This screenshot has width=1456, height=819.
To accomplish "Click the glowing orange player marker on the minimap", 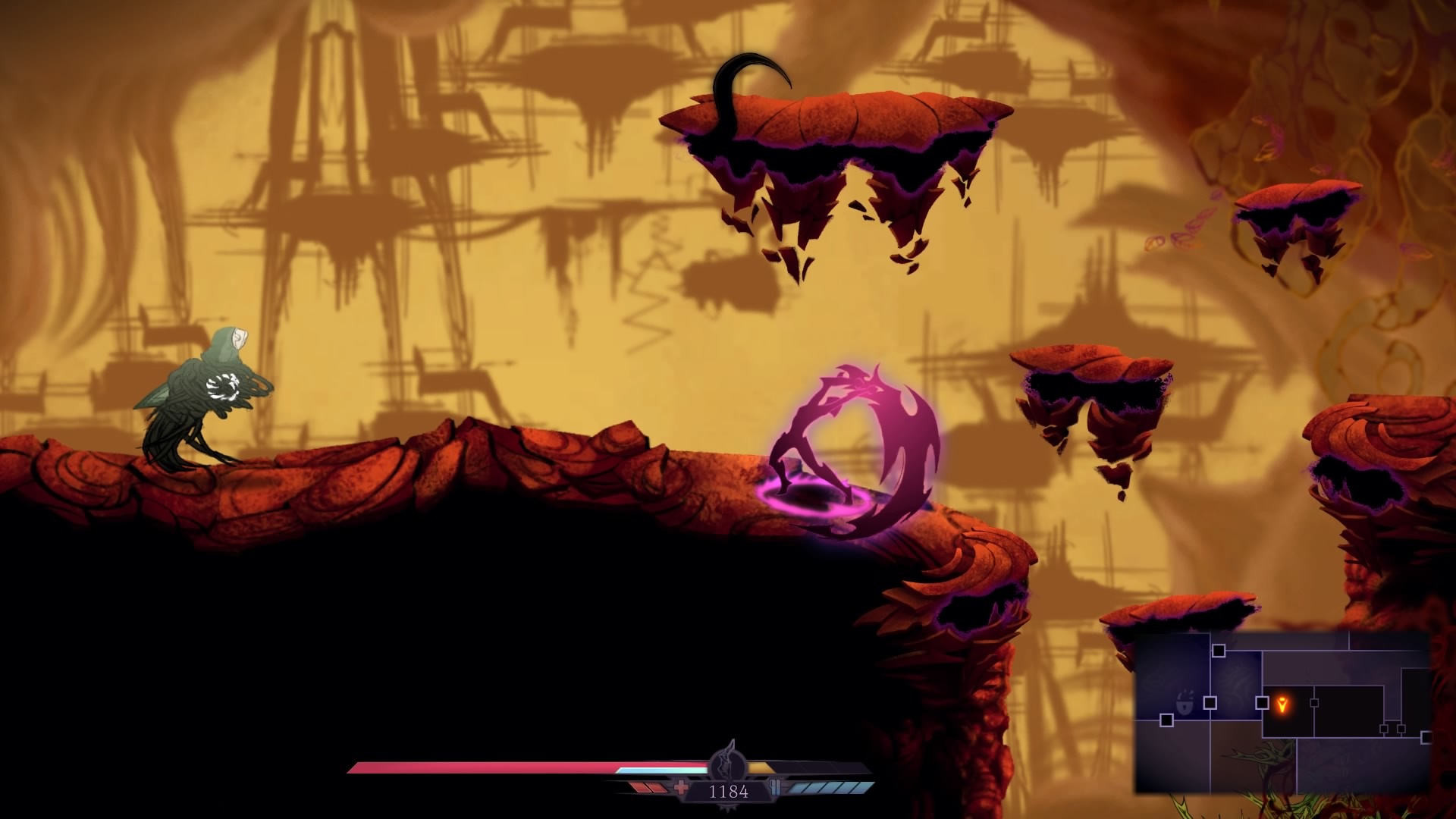I will [x=1282, y=704].
